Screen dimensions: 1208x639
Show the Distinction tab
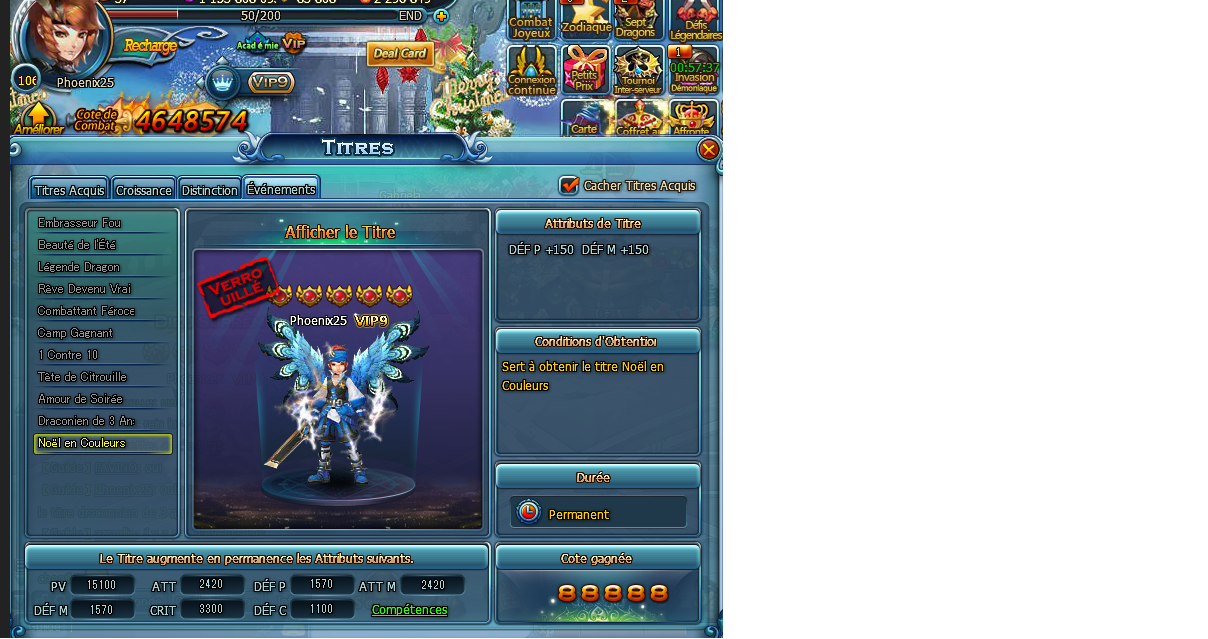pos(210,190)
